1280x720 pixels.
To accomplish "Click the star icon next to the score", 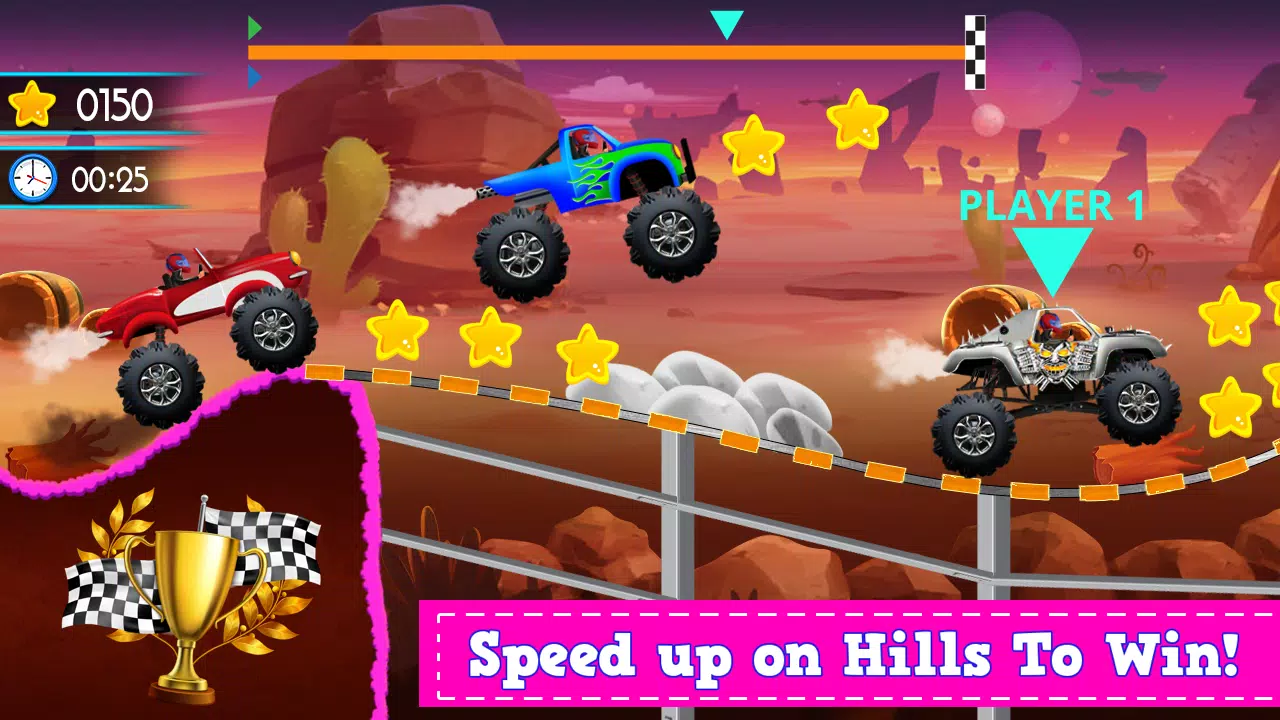I will pos(33,102).
